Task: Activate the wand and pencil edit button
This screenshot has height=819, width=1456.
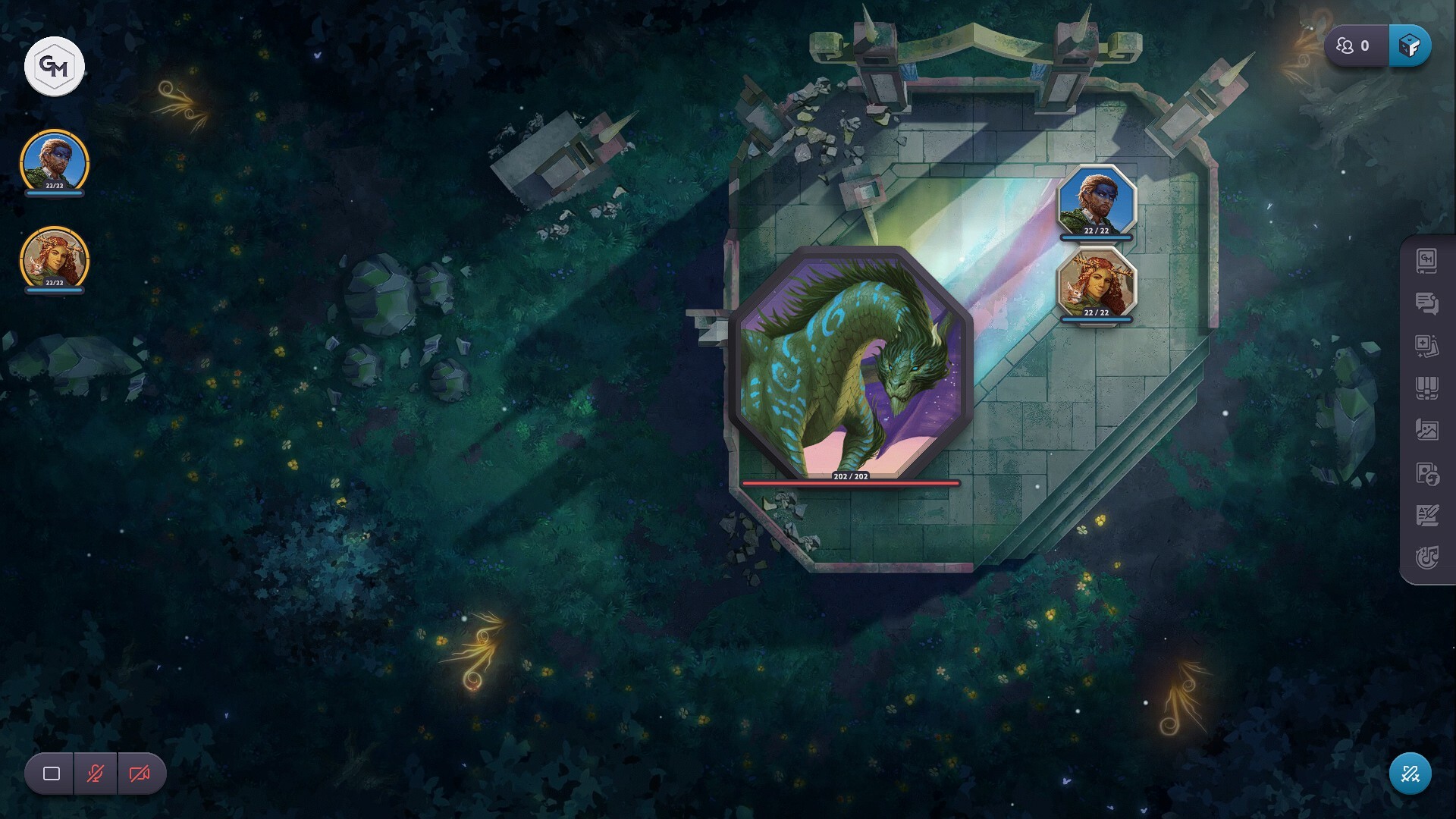Action: pos(1410,773)
